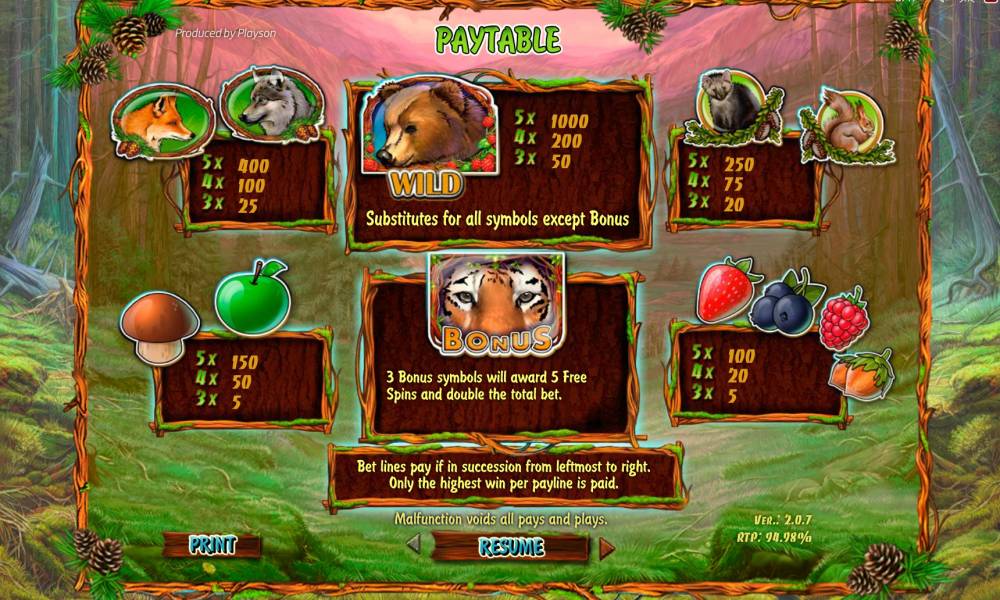Go to the previous paytable page

coord(413,546)
